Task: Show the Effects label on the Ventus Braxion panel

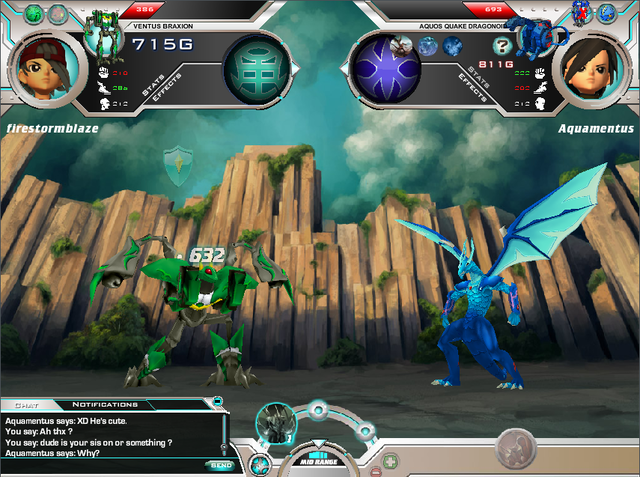Action: (x=166, y=98)
